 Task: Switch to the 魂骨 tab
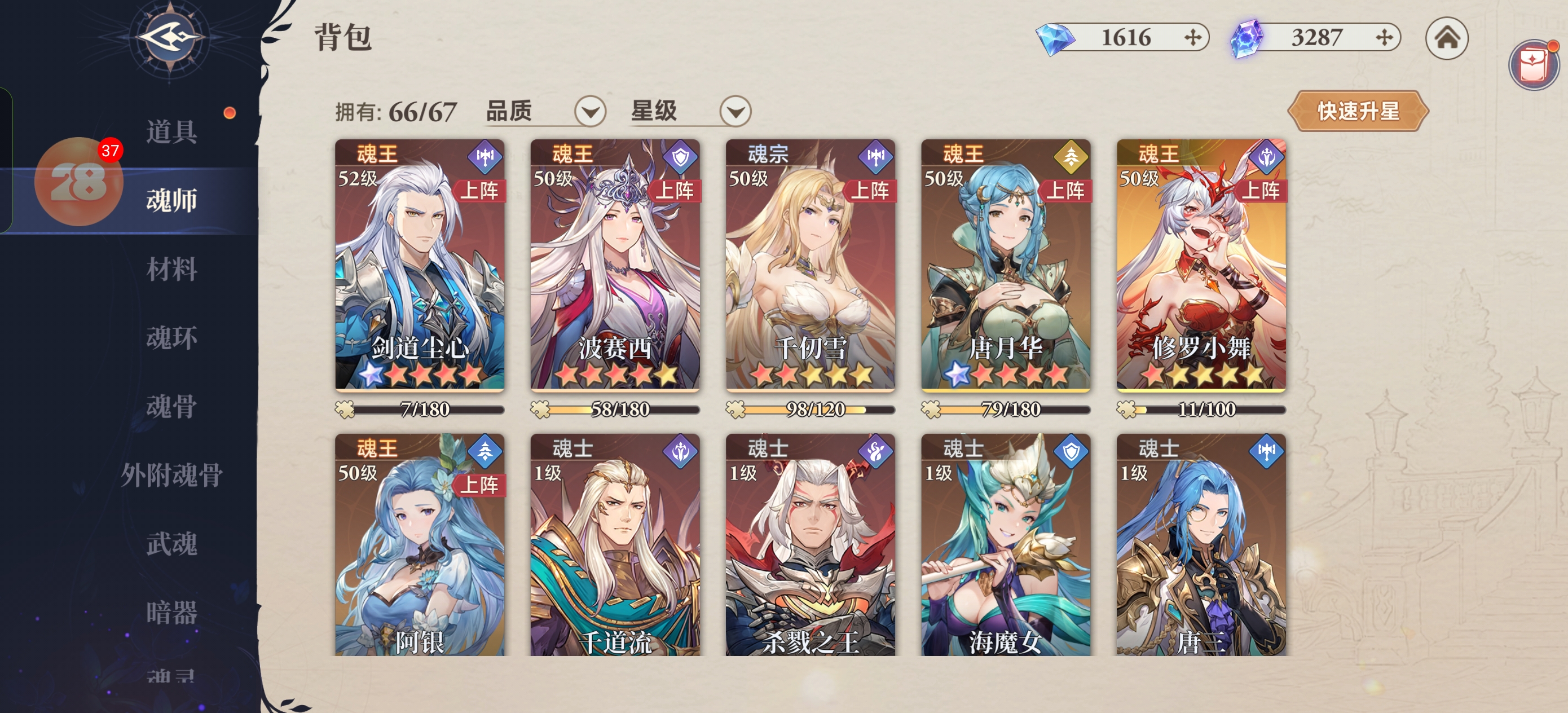[x=171, y=406]
